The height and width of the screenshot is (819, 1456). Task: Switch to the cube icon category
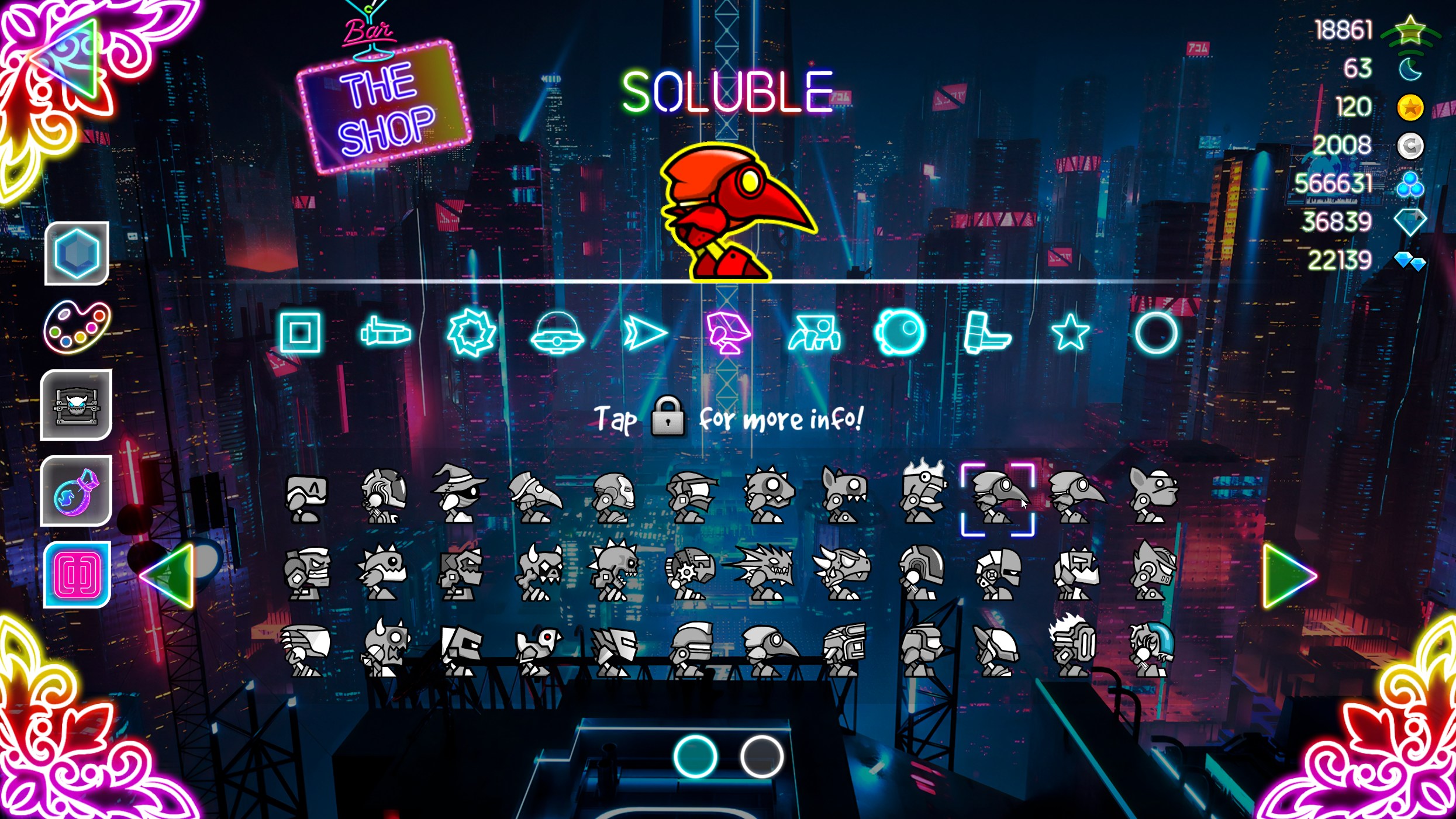300,333
